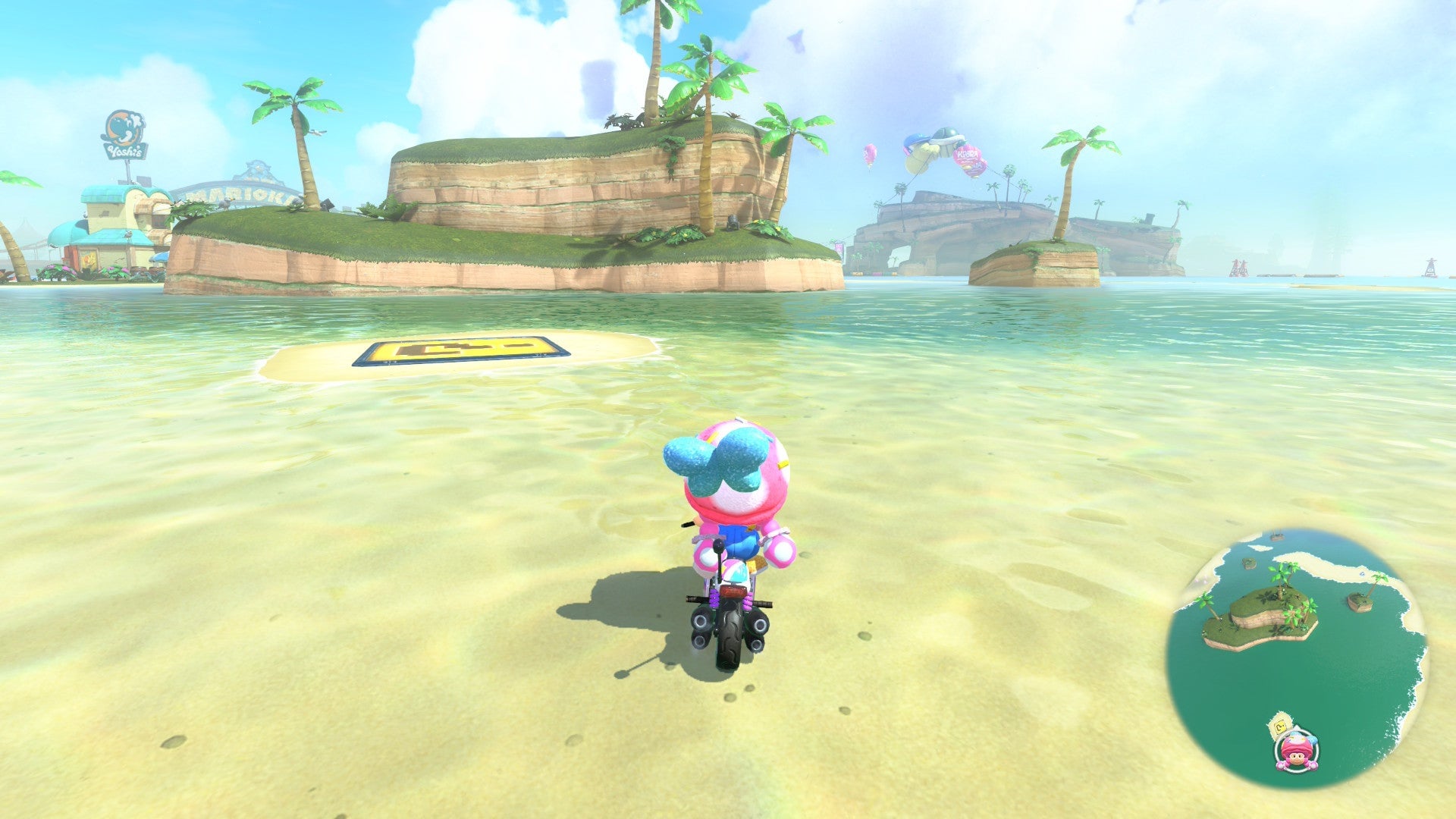Click the pink KOOPA advertising balloon
The height and width of the screenshot is (819, 1456).
coord(968,155)
